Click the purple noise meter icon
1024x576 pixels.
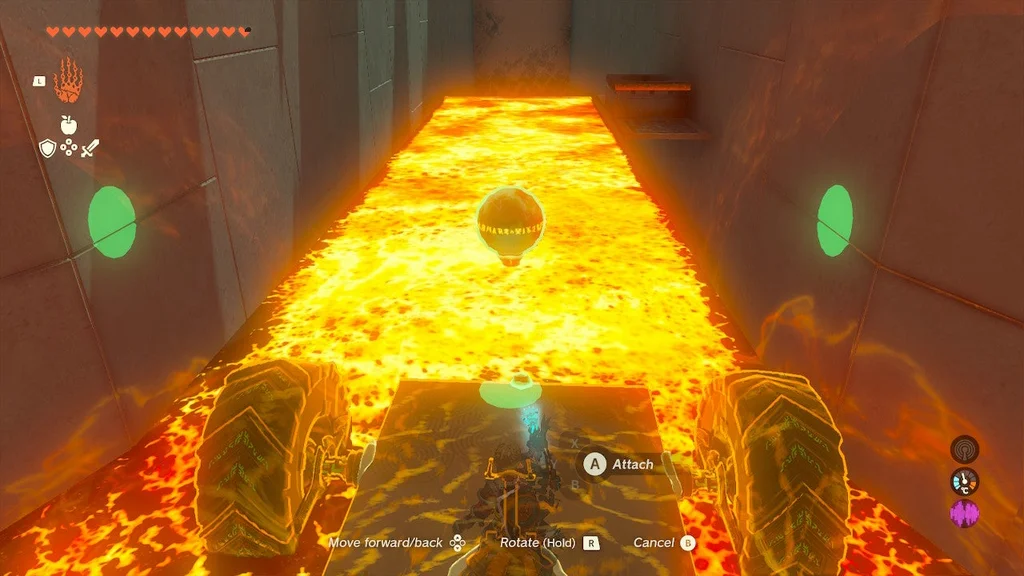tap(964, 514)
